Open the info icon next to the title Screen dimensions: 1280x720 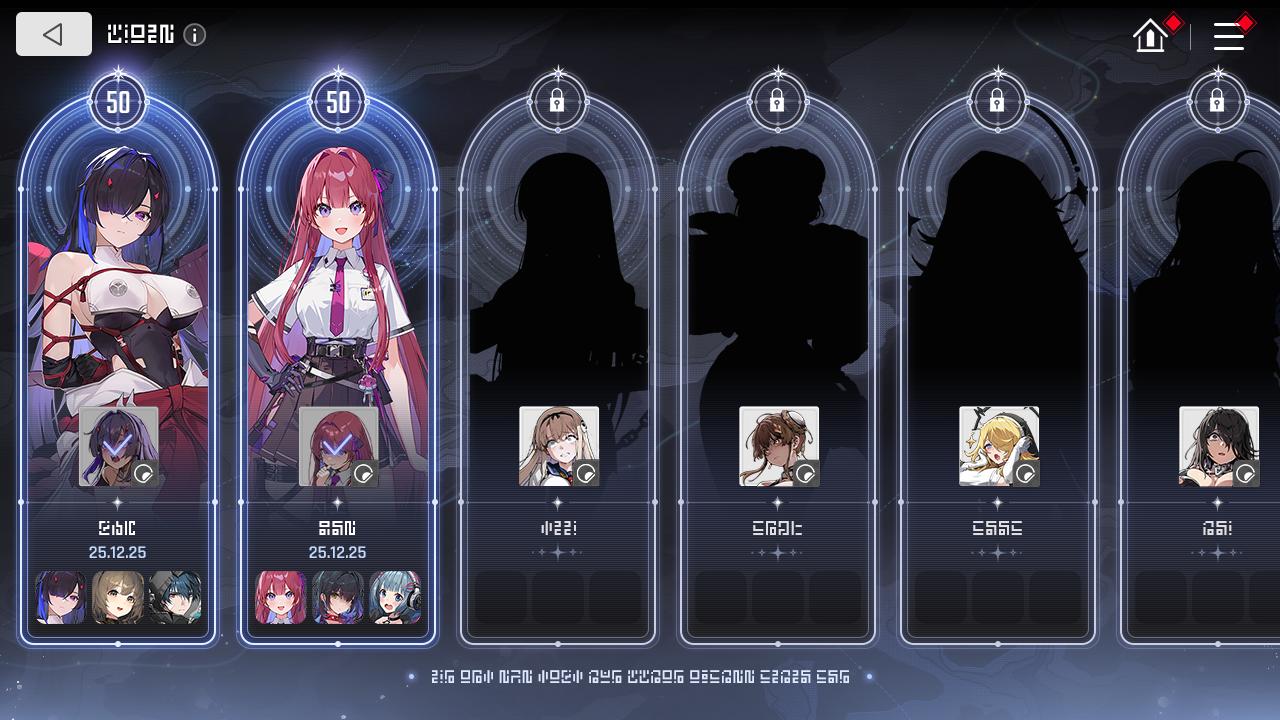[x=196, y=34]
